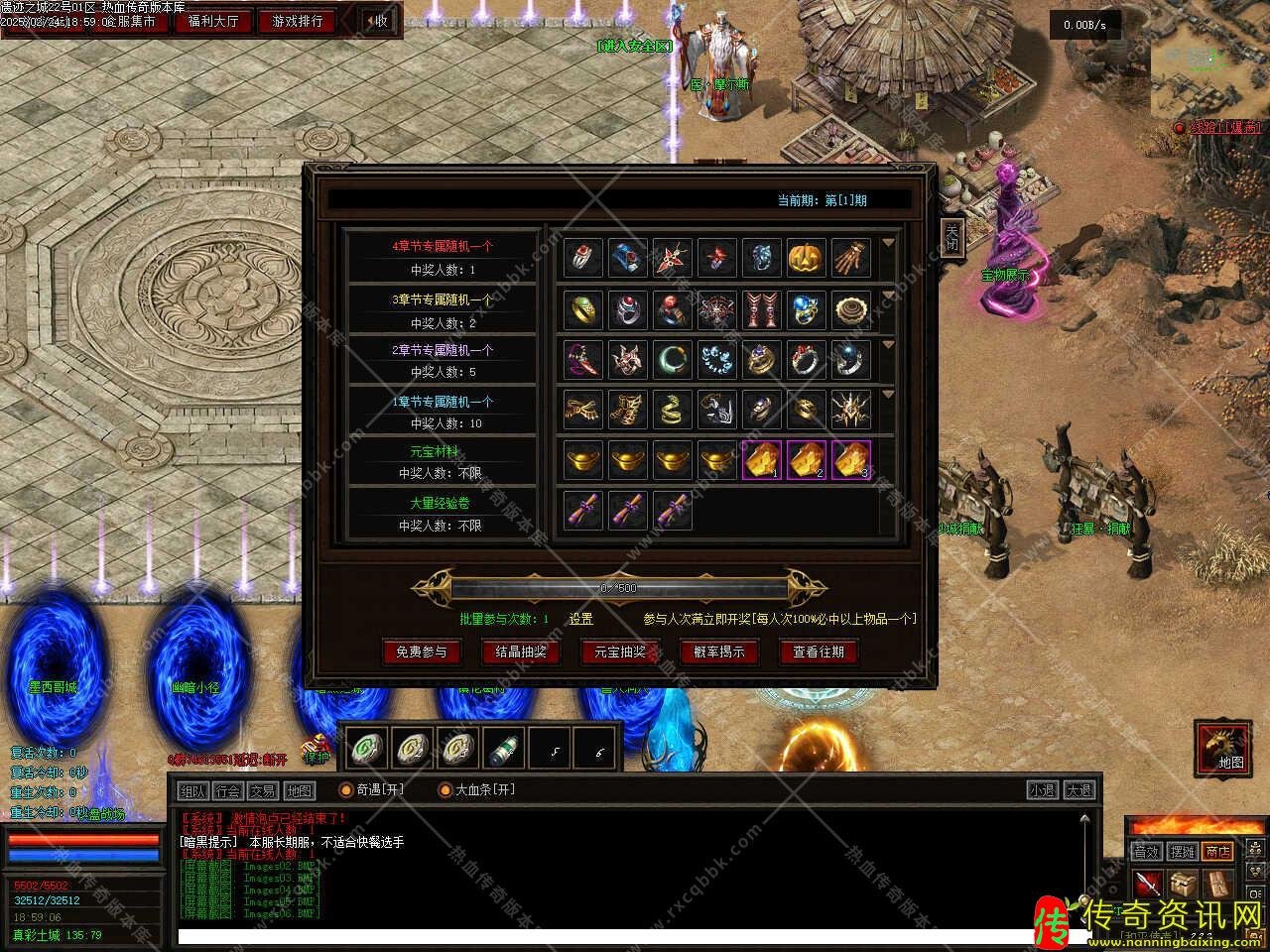Viewport: 1270px width, 952px height.
Task: Show the 概率揭示 odds disclosure
Action: (x=719, y=652)
